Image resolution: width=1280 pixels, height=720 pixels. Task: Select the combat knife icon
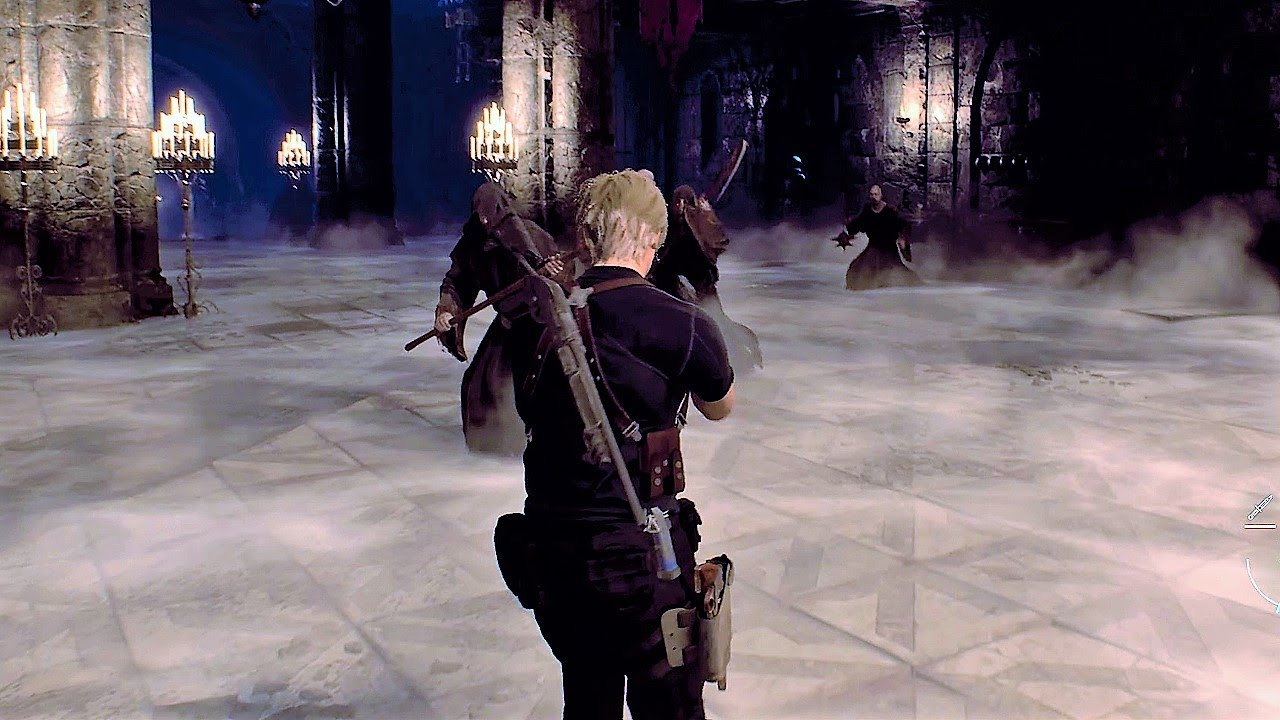point(1260,507)
